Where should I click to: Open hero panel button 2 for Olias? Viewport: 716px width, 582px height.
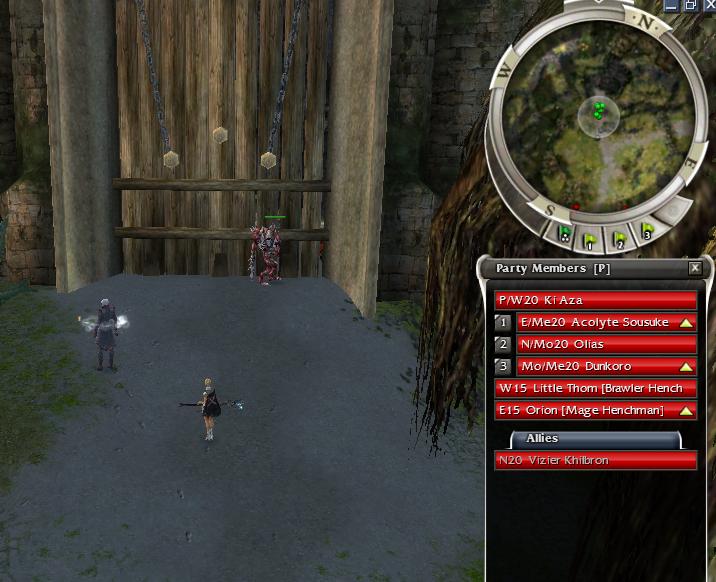click(504, 345)
